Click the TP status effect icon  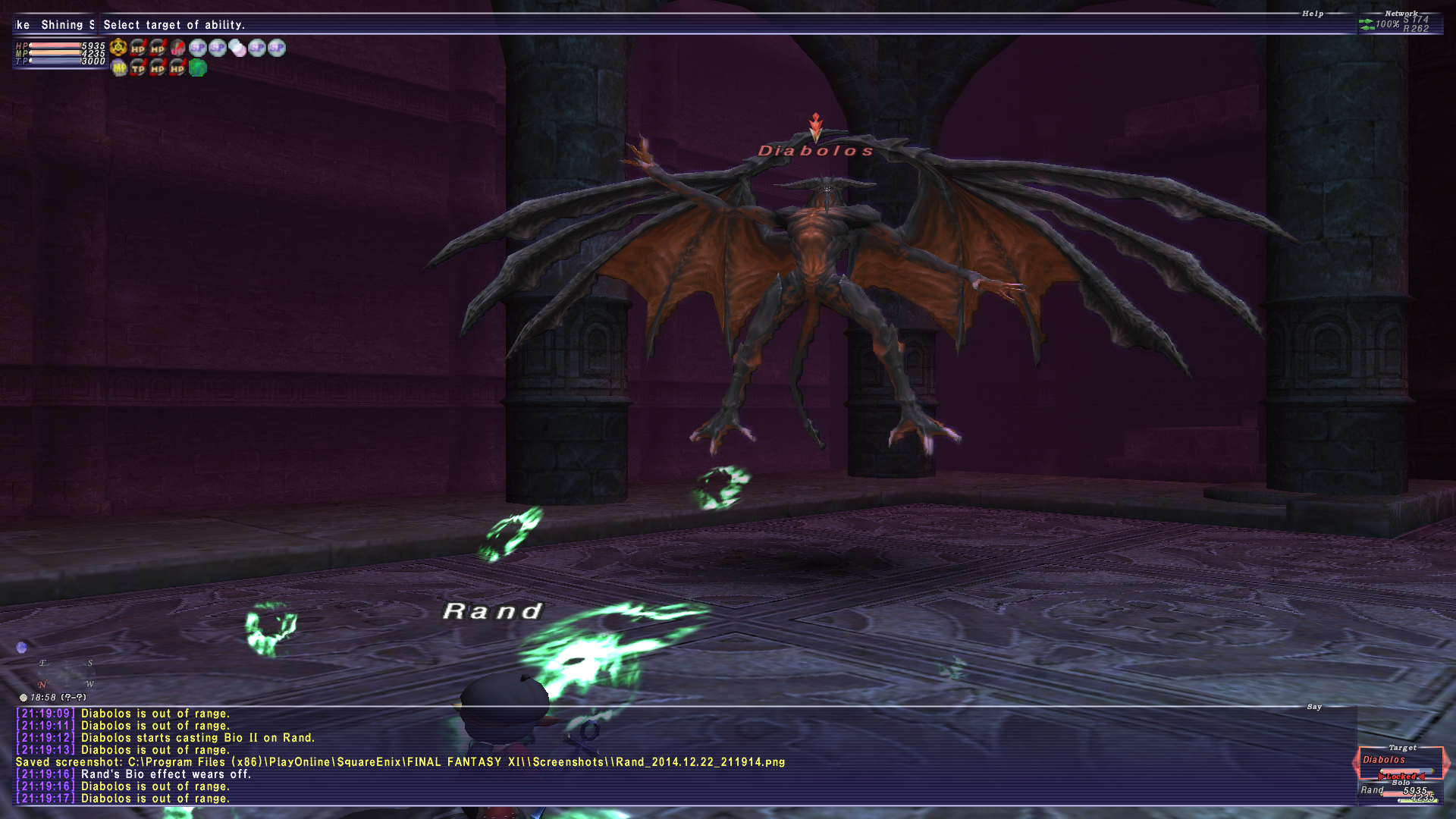(x=138, y=68)
